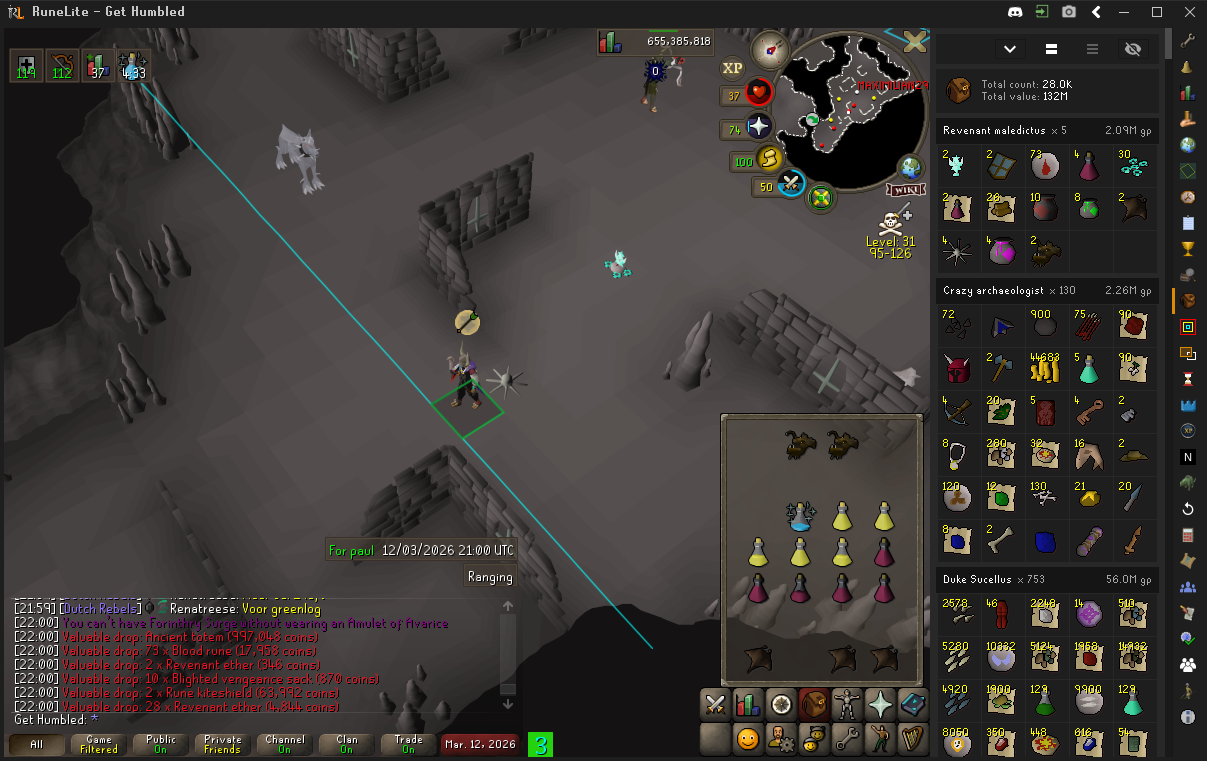Open the Wiki lookup banner

[x=908, y=190]
